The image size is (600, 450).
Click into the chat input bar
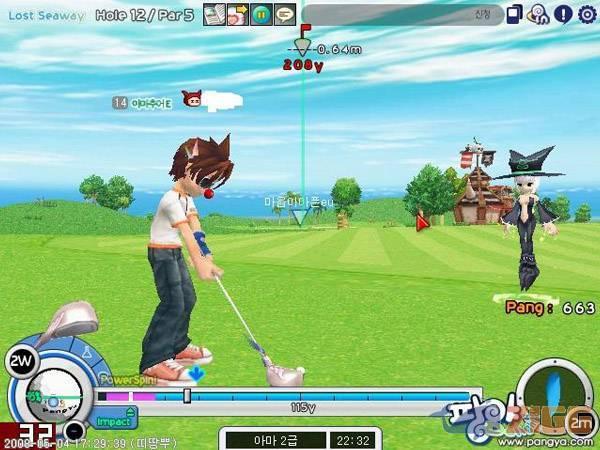click(400, 15)
